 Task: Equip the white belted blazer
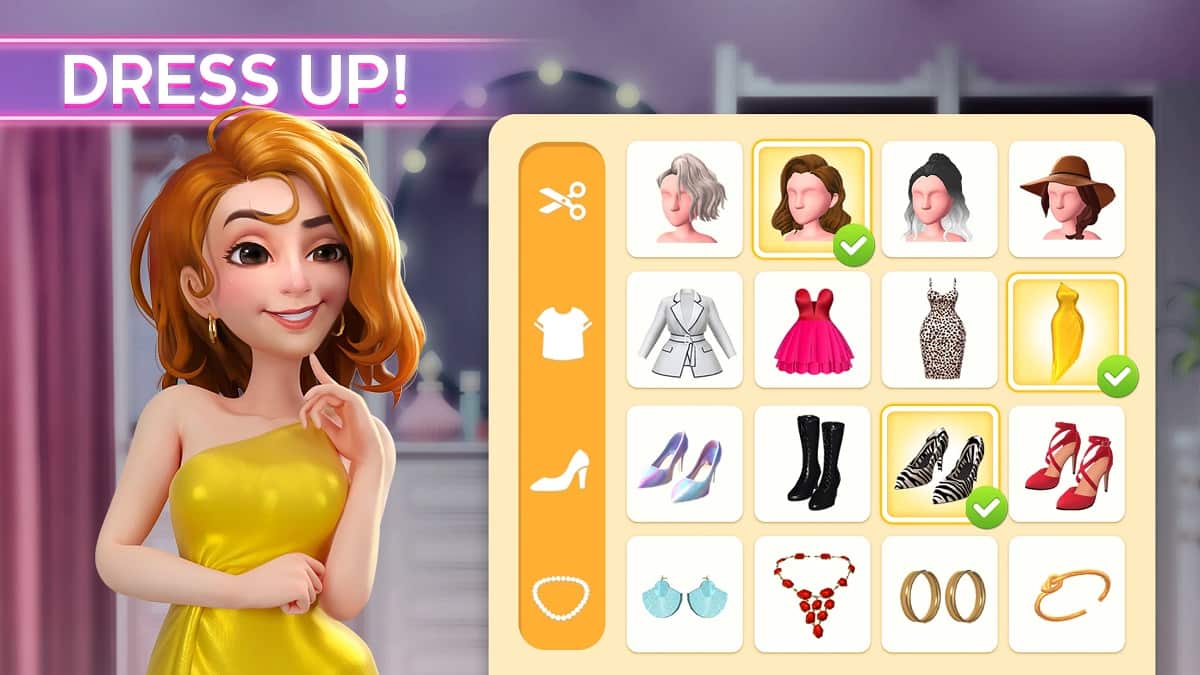coord(685,329)
